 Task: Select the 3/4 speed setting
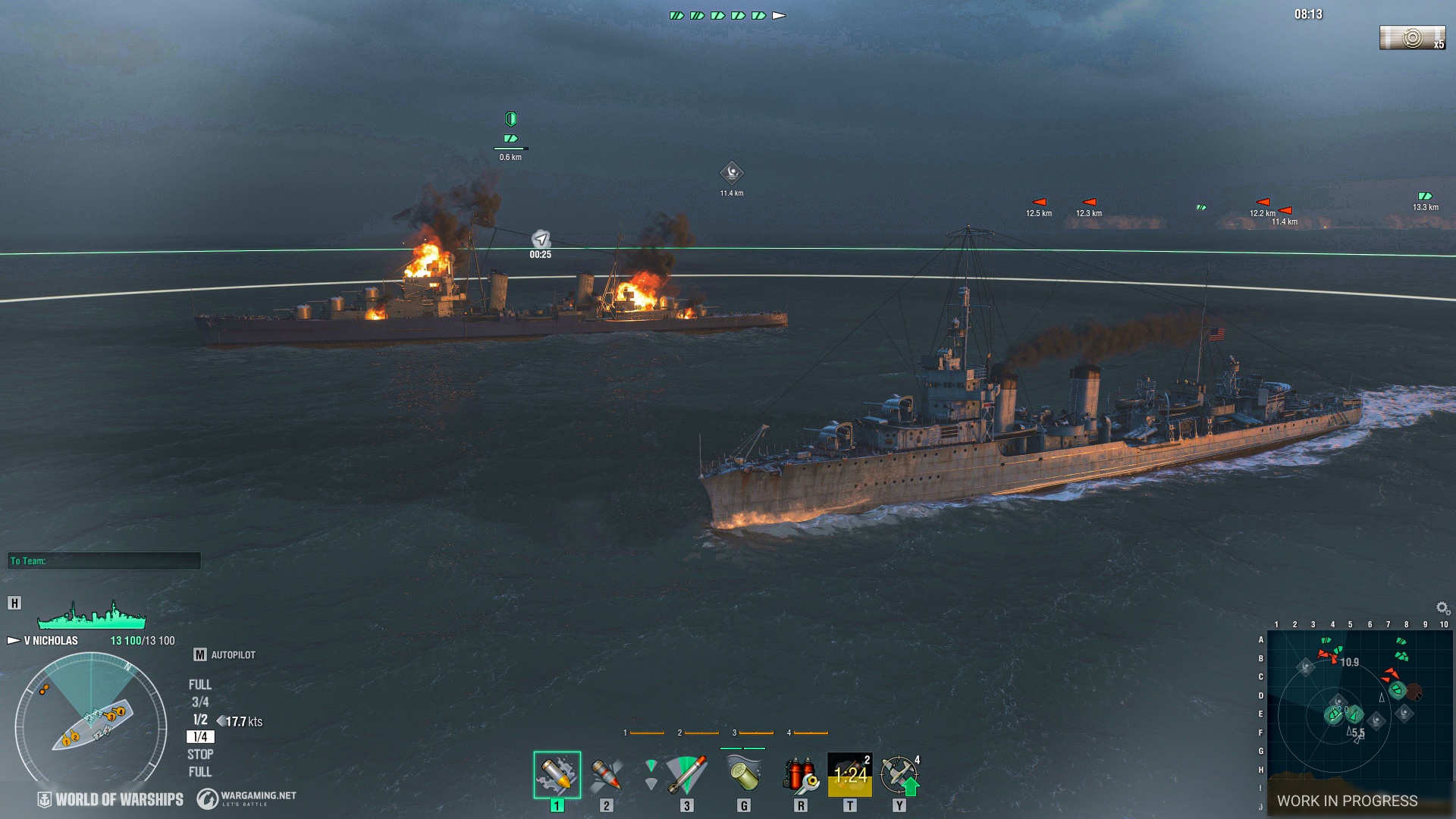(199, 701)
